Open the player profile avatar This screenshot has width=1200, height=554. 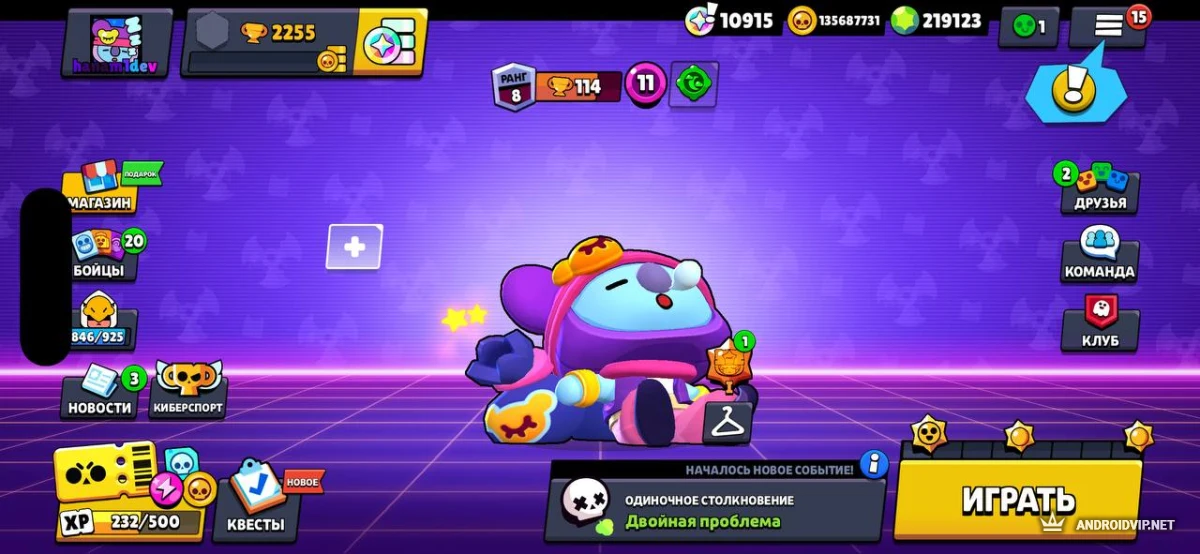[x=118, y=44]
